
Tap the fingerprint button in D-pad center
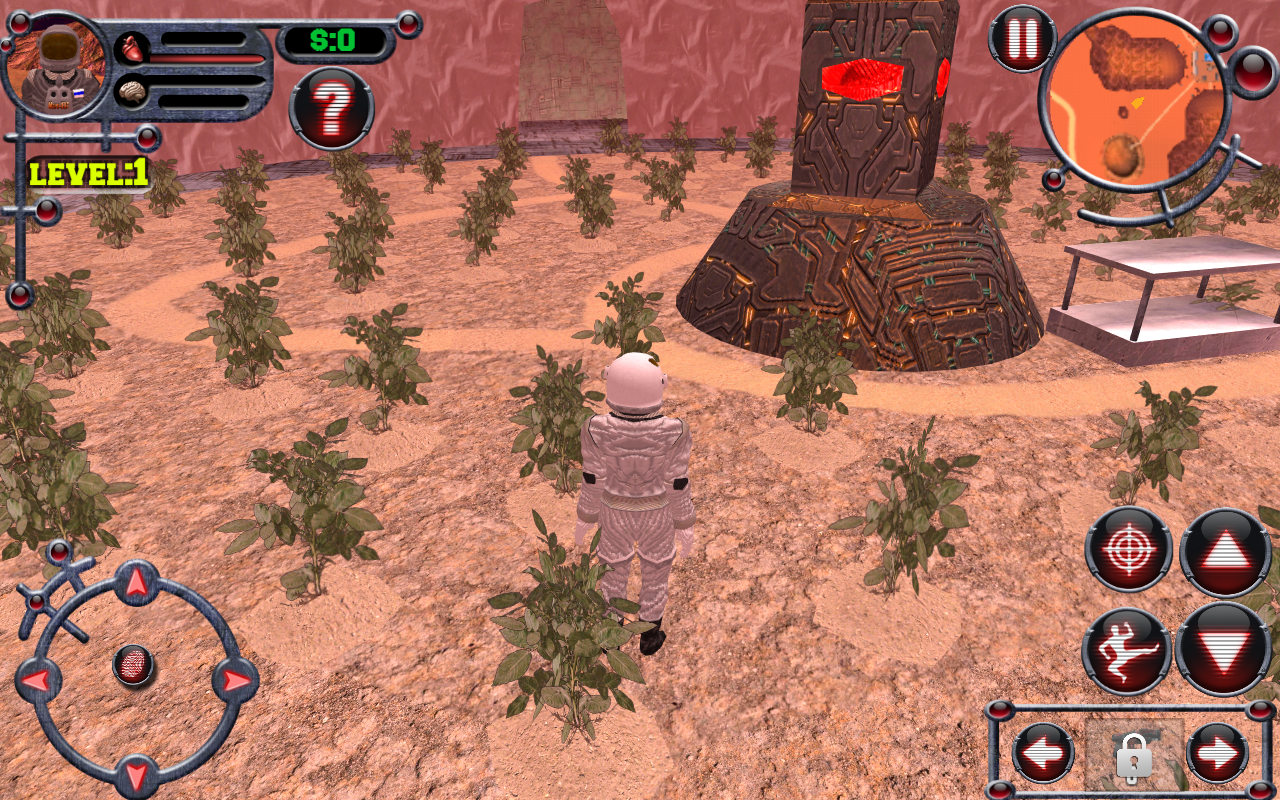click(134, 665)
